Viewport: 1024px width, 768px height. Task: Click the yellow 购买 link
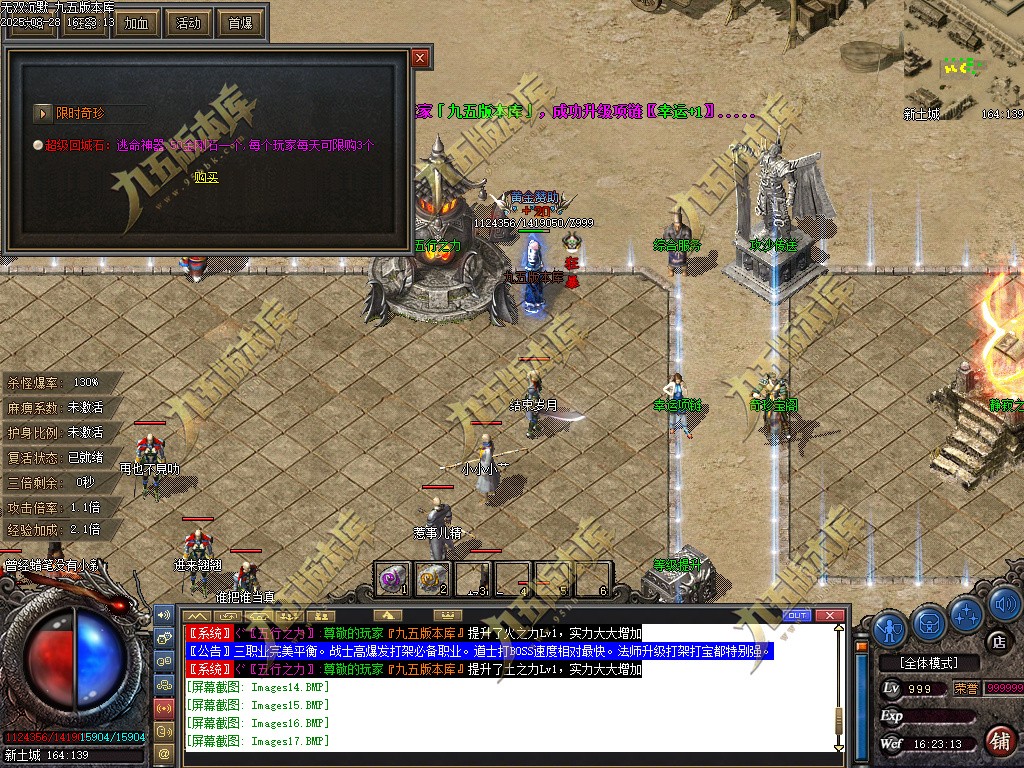(206, 177)
